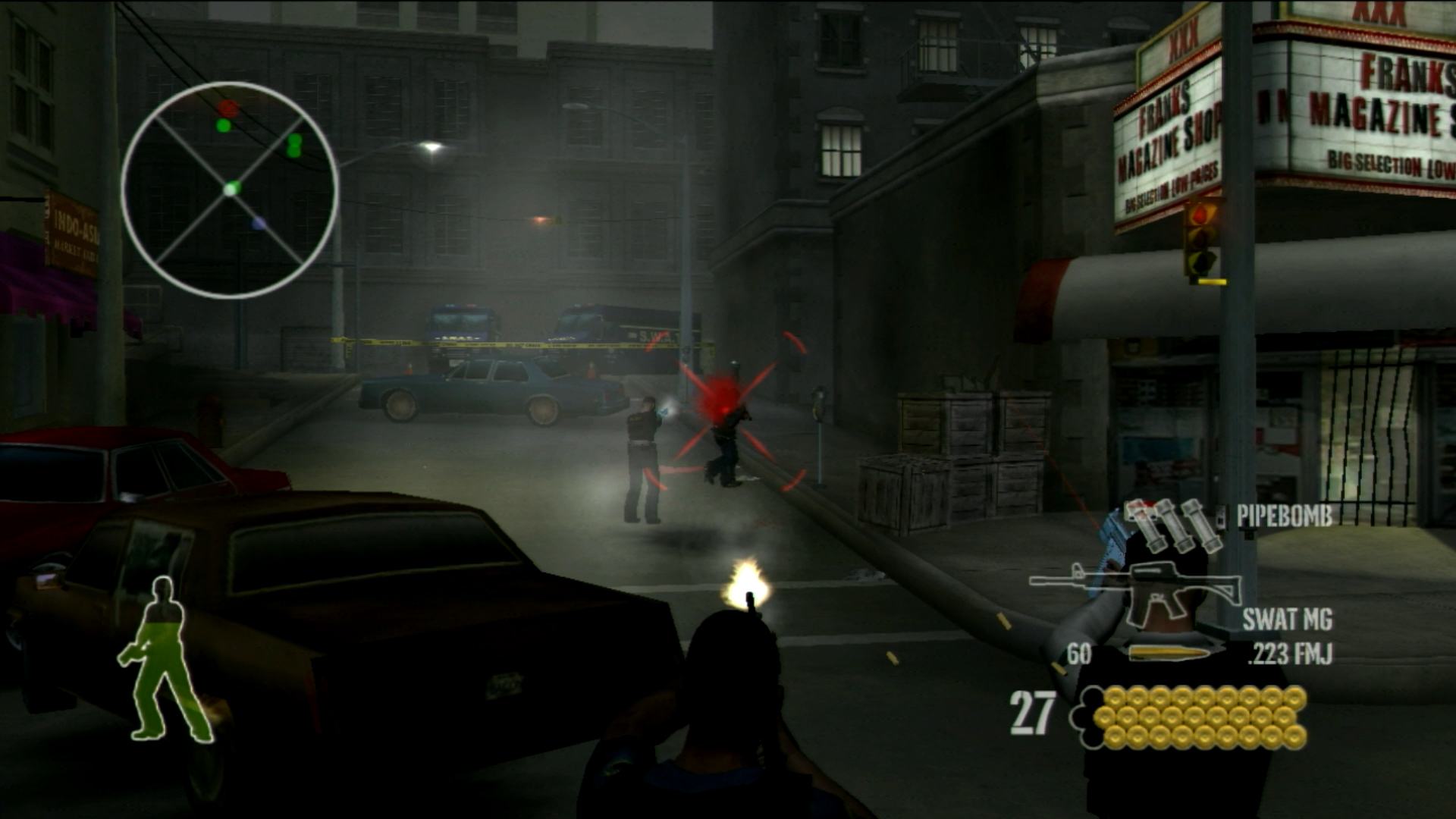The width and height of the screenshot is (1456, 819).
Task: Click the circular radar minimap
Action: 230,190
